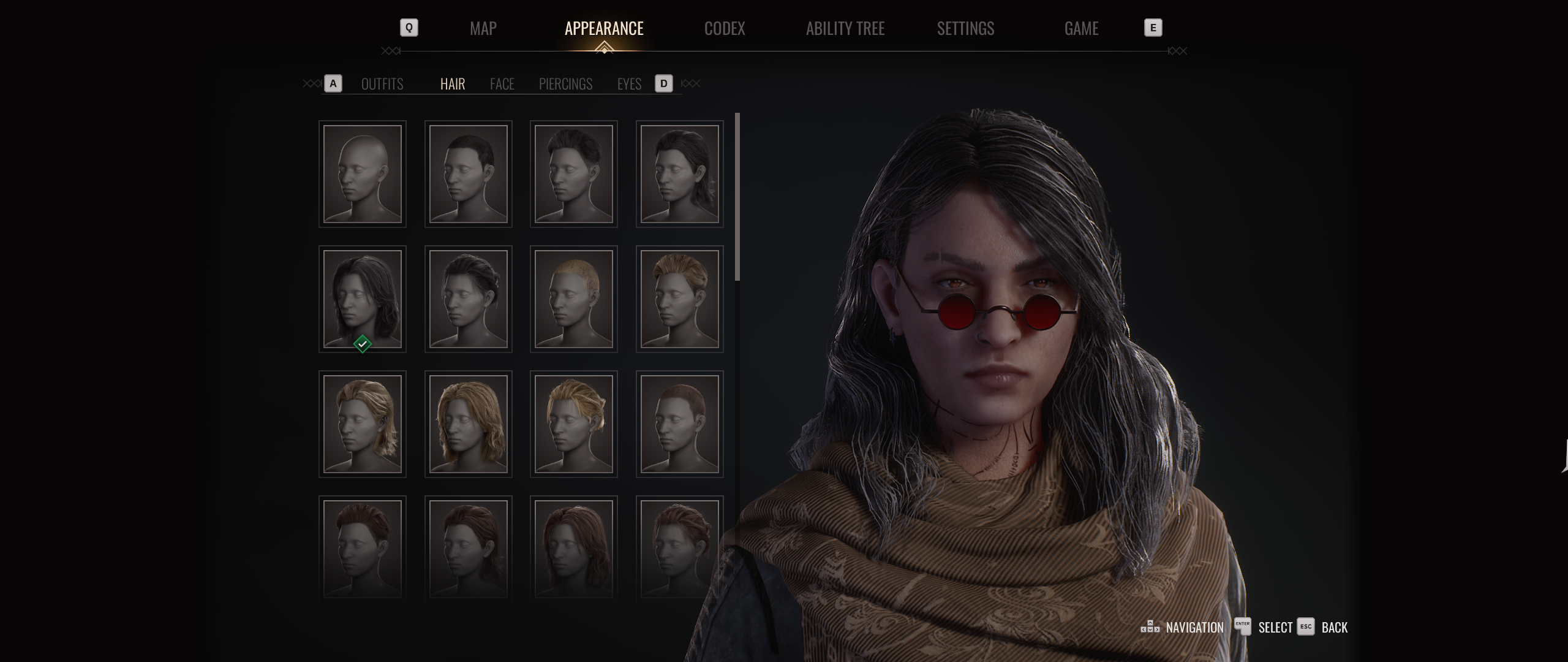Switch to the Outfits category

382,84
